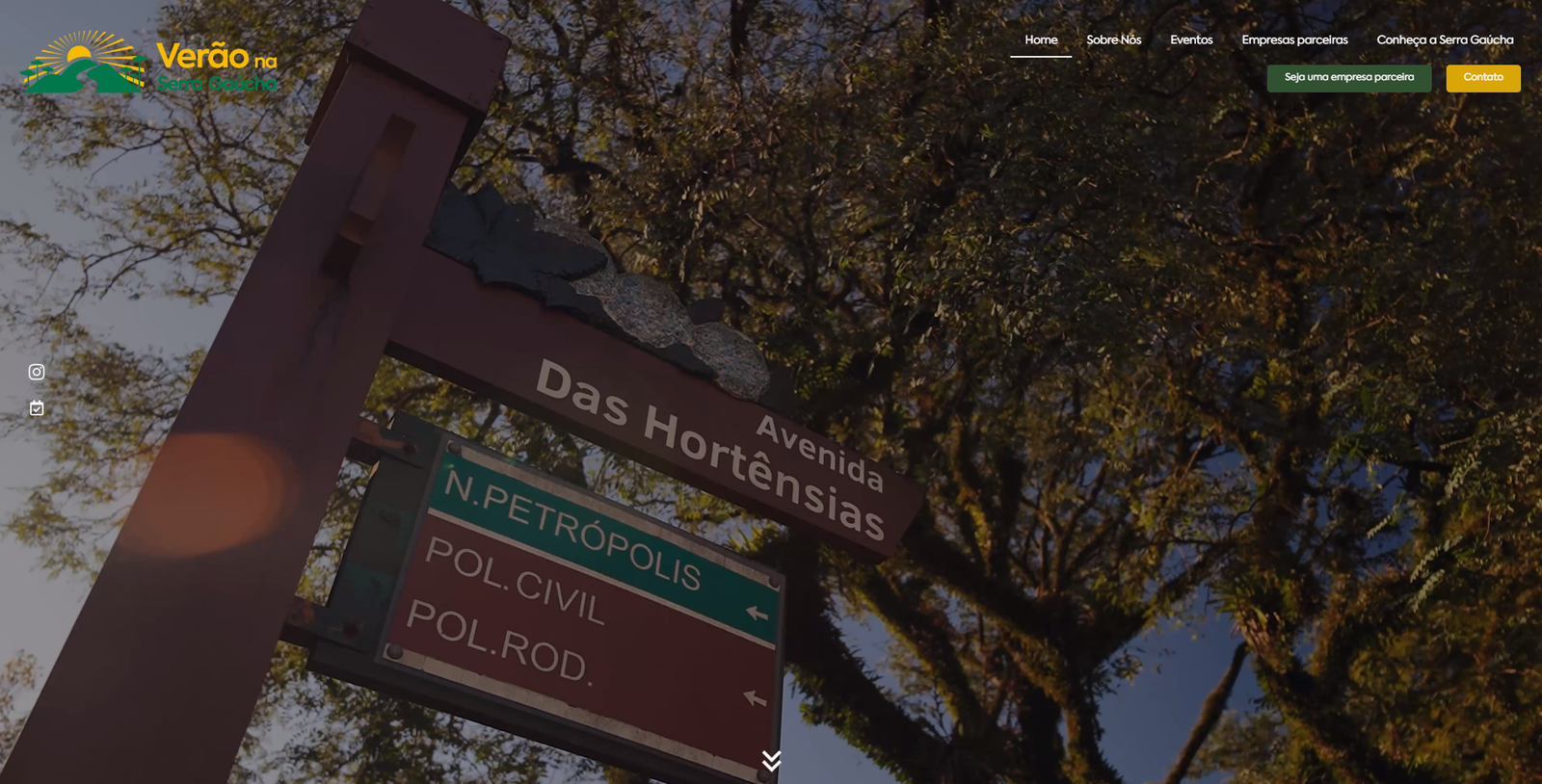Open the Instagram icon link

pos(37,372)
